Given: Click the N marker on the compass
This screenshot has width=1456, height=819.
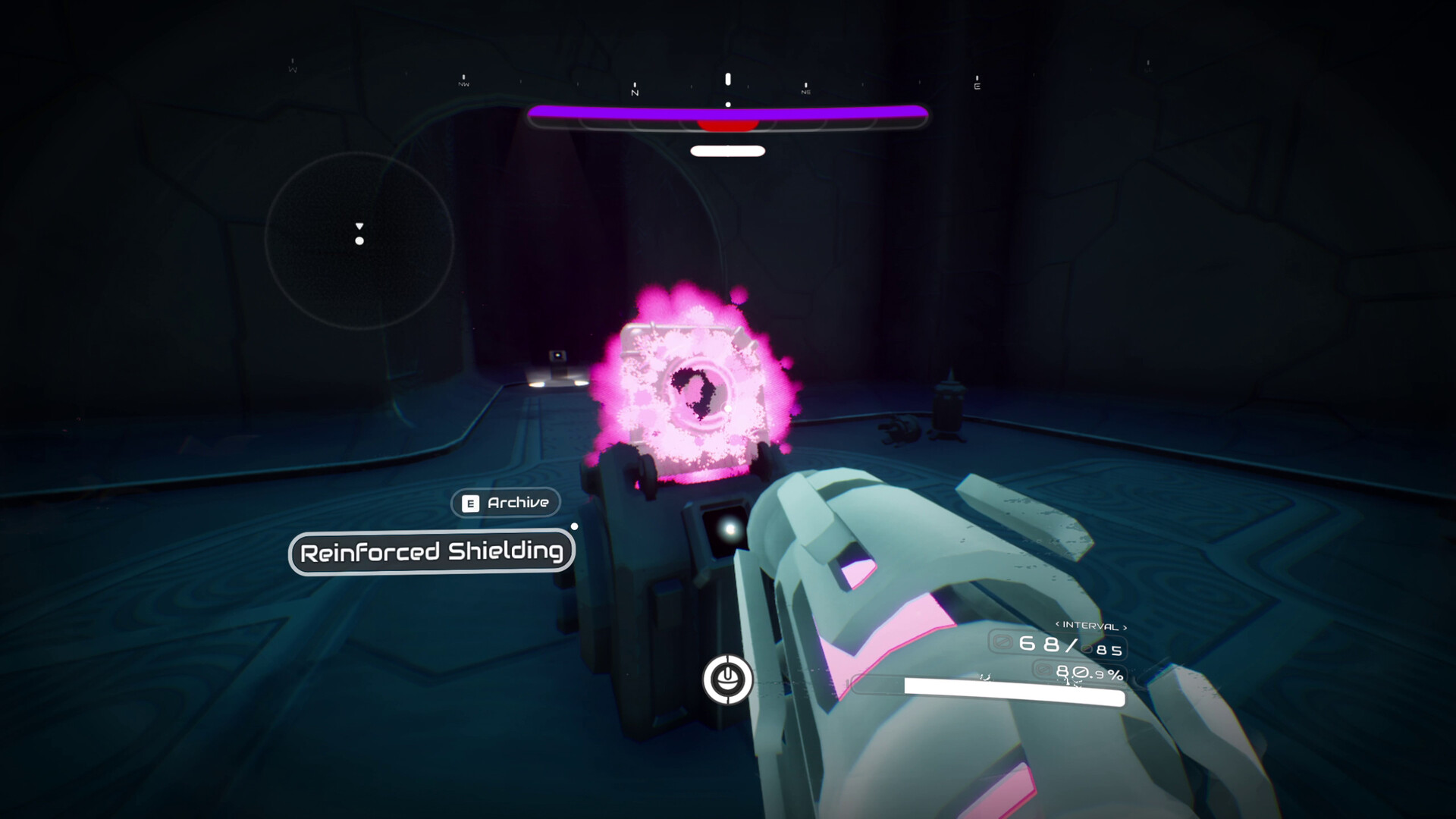Looking at the screenshot, I should click(635, 89).
